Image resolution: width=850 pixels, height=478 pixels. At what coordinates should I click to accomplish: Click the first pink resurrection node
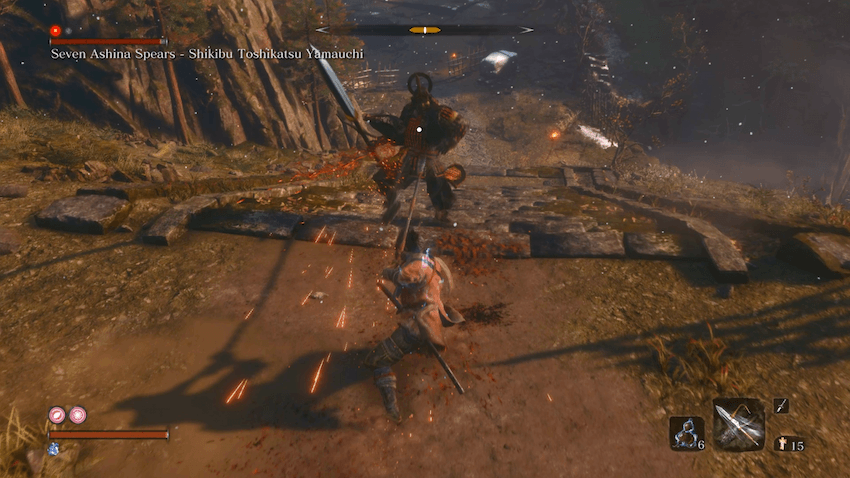[x=57, y=414]
